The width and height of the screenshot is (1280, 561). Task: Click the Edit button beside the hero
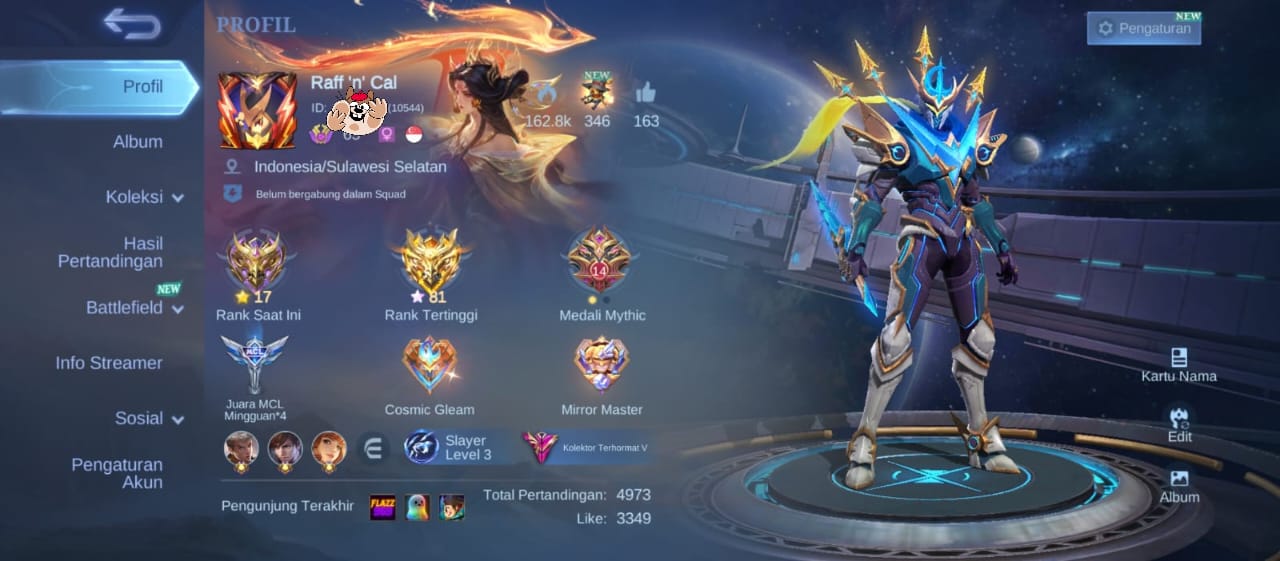pos(1179,425)
